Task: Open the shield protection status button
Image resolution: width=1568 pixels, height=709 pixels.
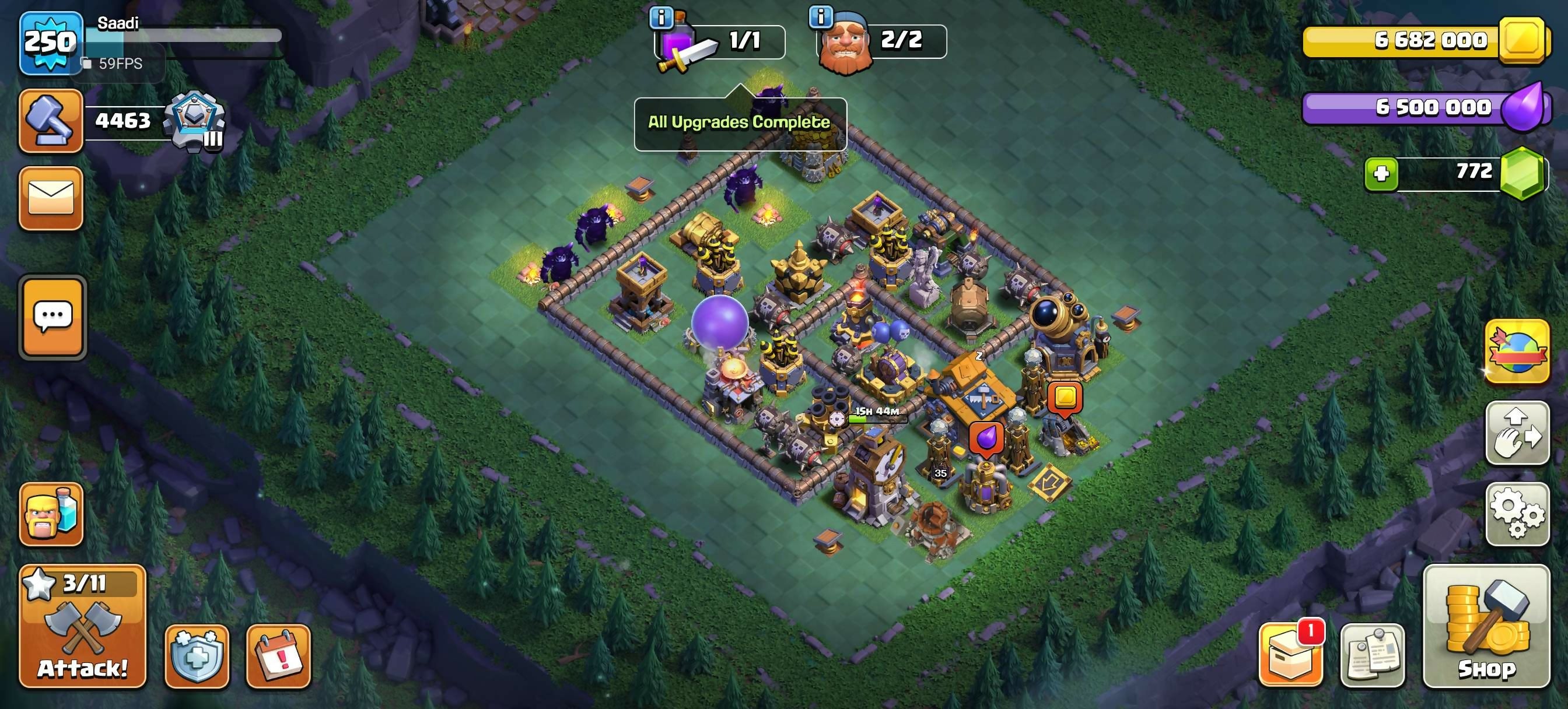Action: (197, 656)
